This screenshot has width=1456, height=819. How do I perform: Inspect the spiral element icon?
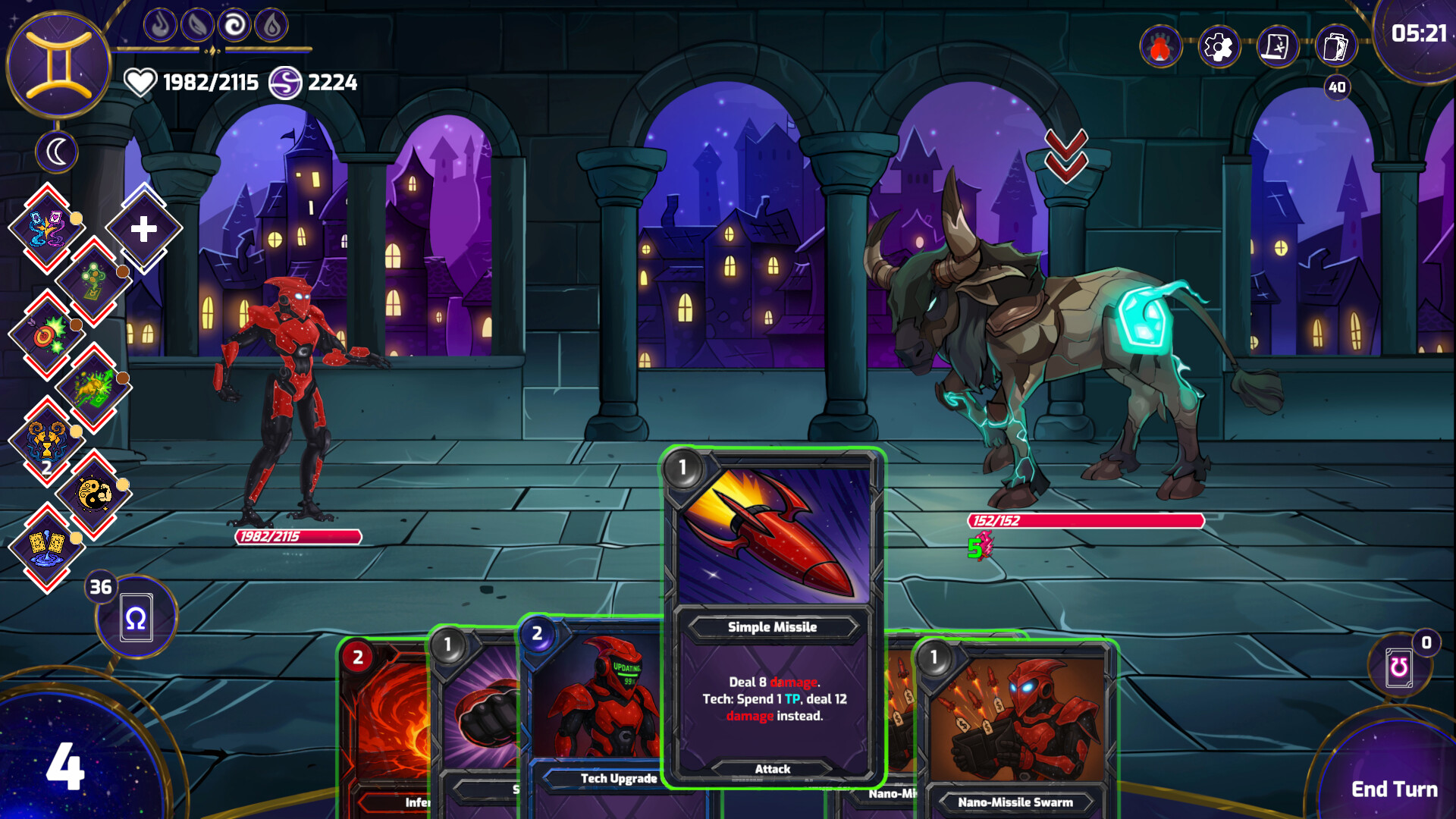[x=234, y=27]
